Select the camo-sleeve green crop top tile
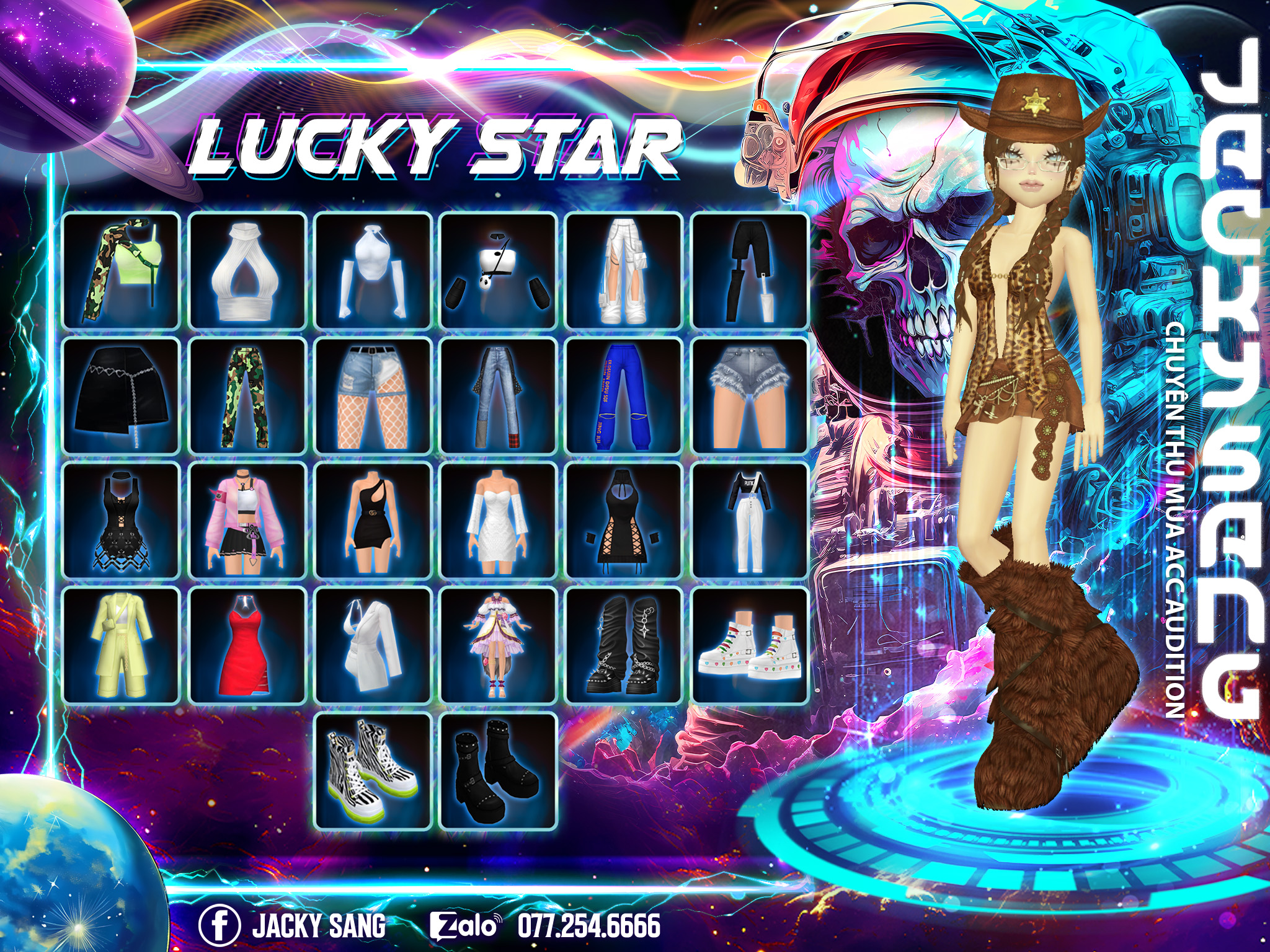Image resolution: width=1270 pixels, height=952 pixels. pyautogui.click(x=121, y=271)
